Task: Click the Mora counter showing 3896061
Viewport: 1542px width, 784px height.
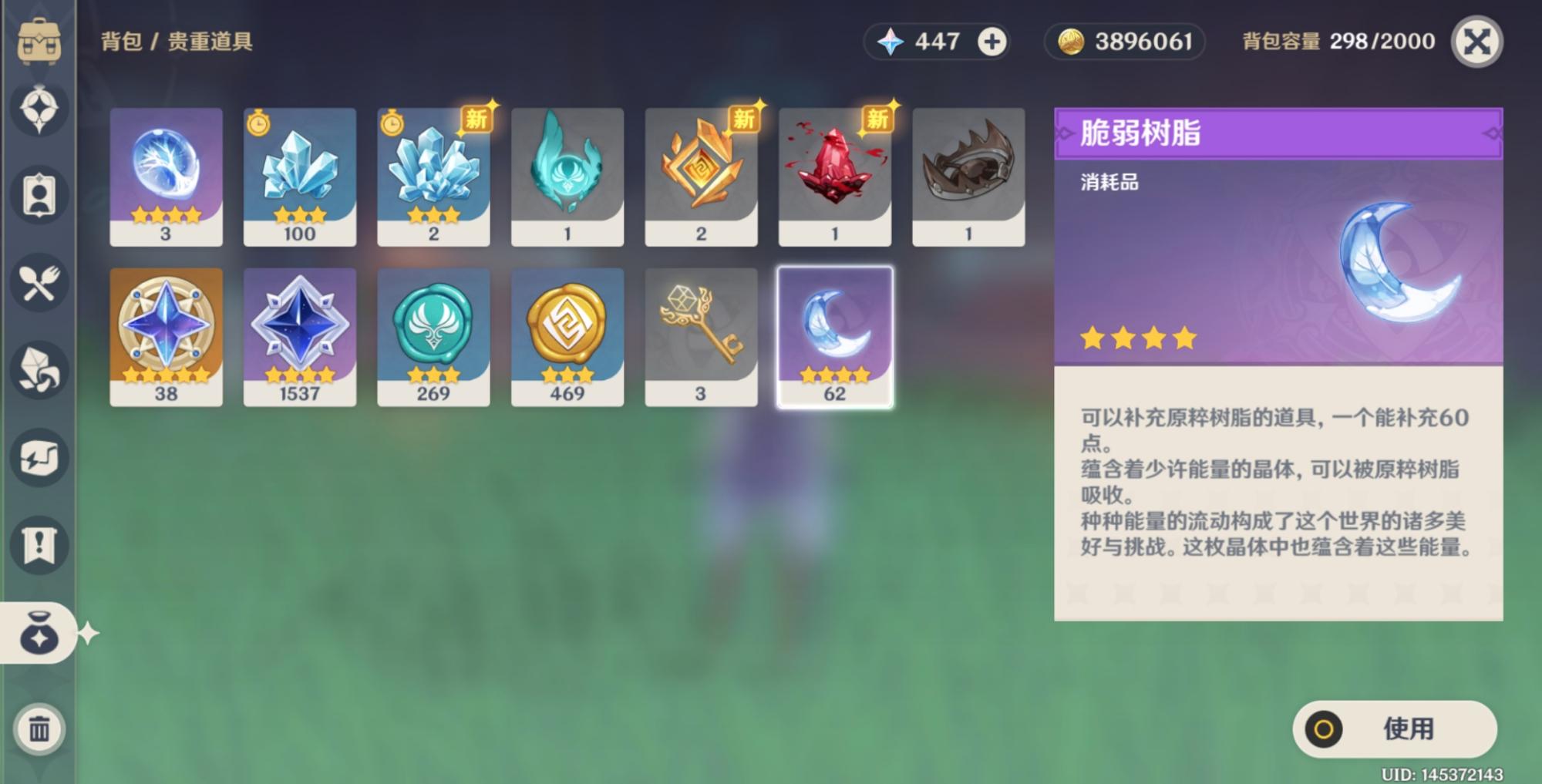Action: click(x=1123, y=42)
